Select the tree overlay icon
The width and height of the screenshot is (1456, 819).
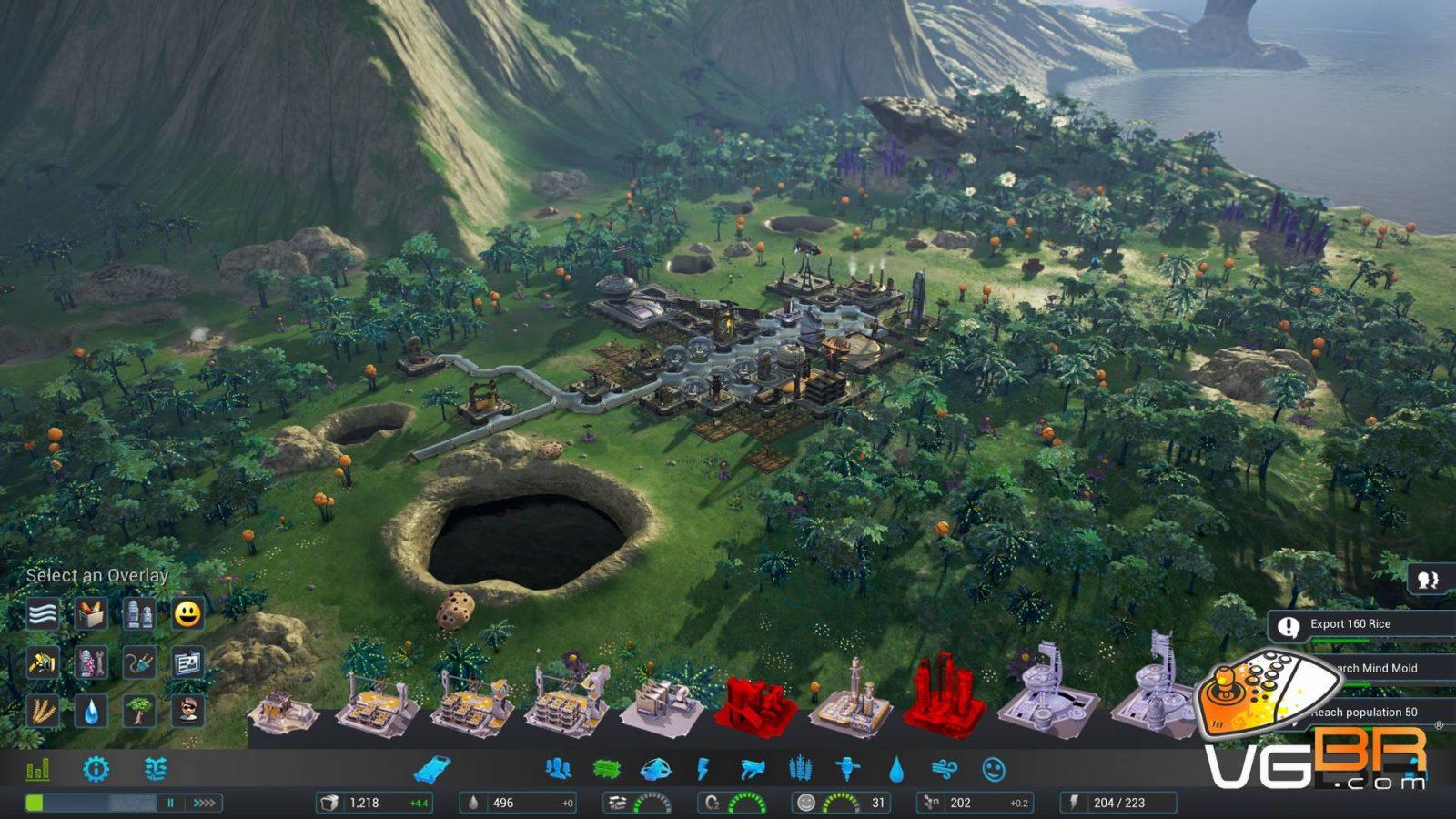(x=139, y=711)
